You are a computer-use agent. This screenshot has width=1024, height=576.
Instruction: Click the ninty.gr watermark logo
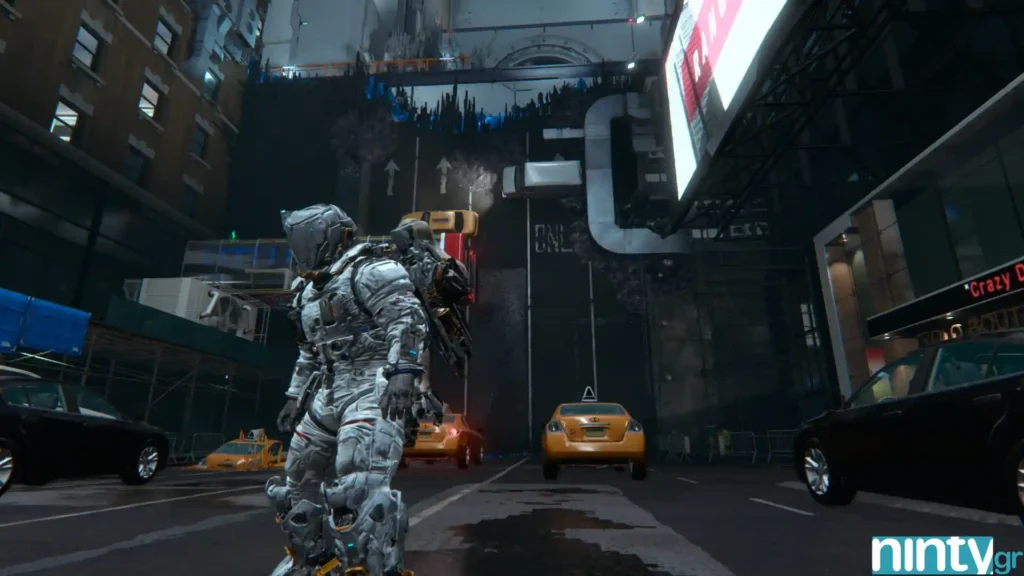point(944,553)
